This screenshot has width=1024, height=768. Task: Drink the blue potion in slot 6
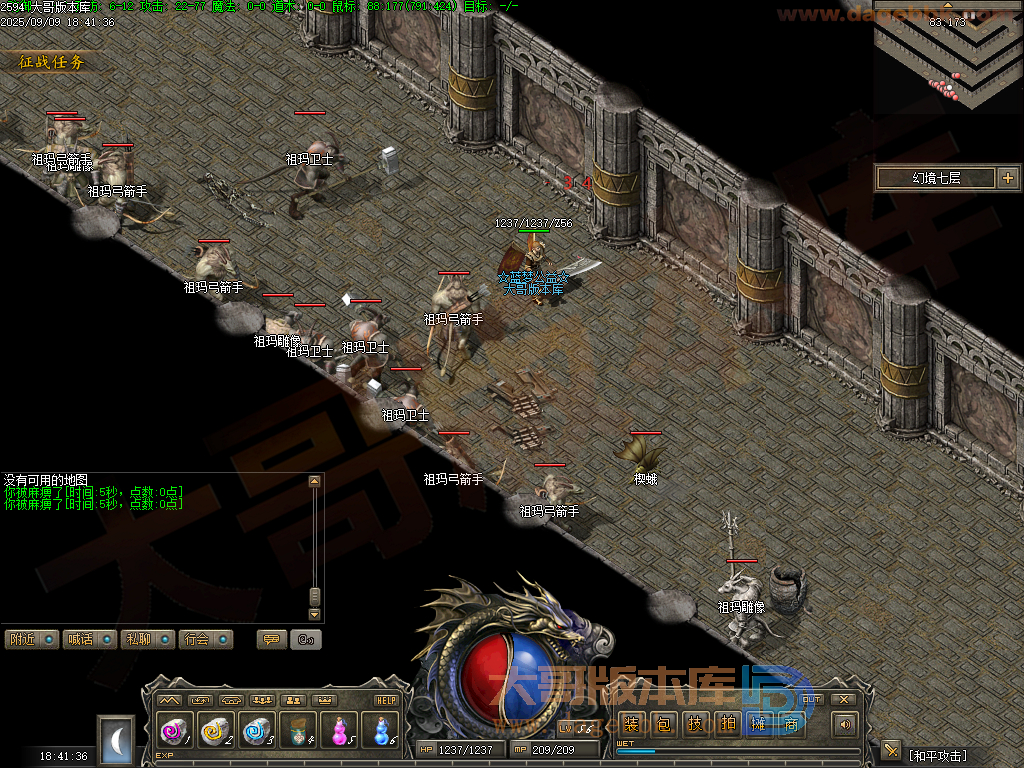coord(380,731)
